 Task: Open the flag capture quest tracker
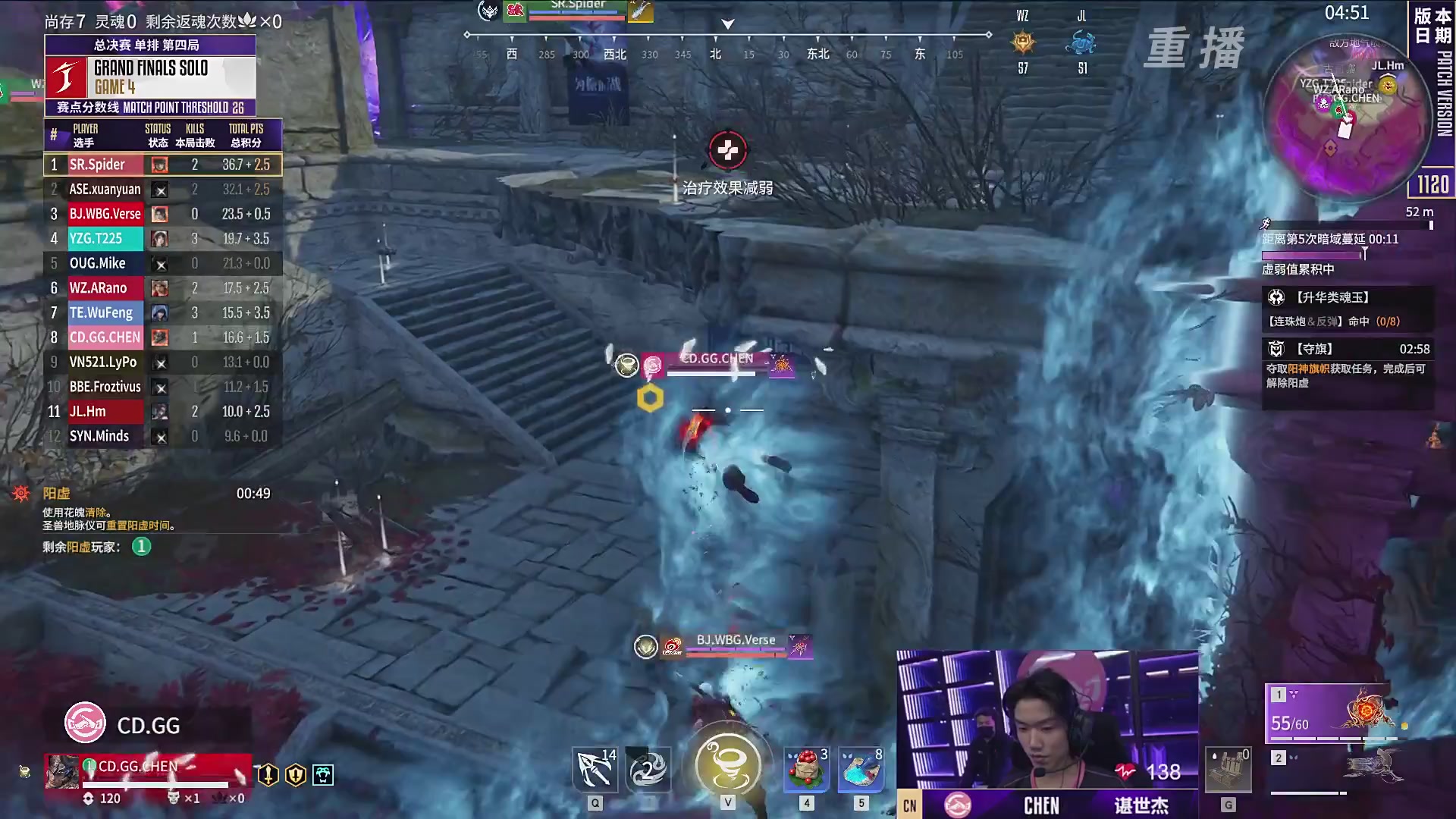pyautogui.click(x=1348, y=364)
